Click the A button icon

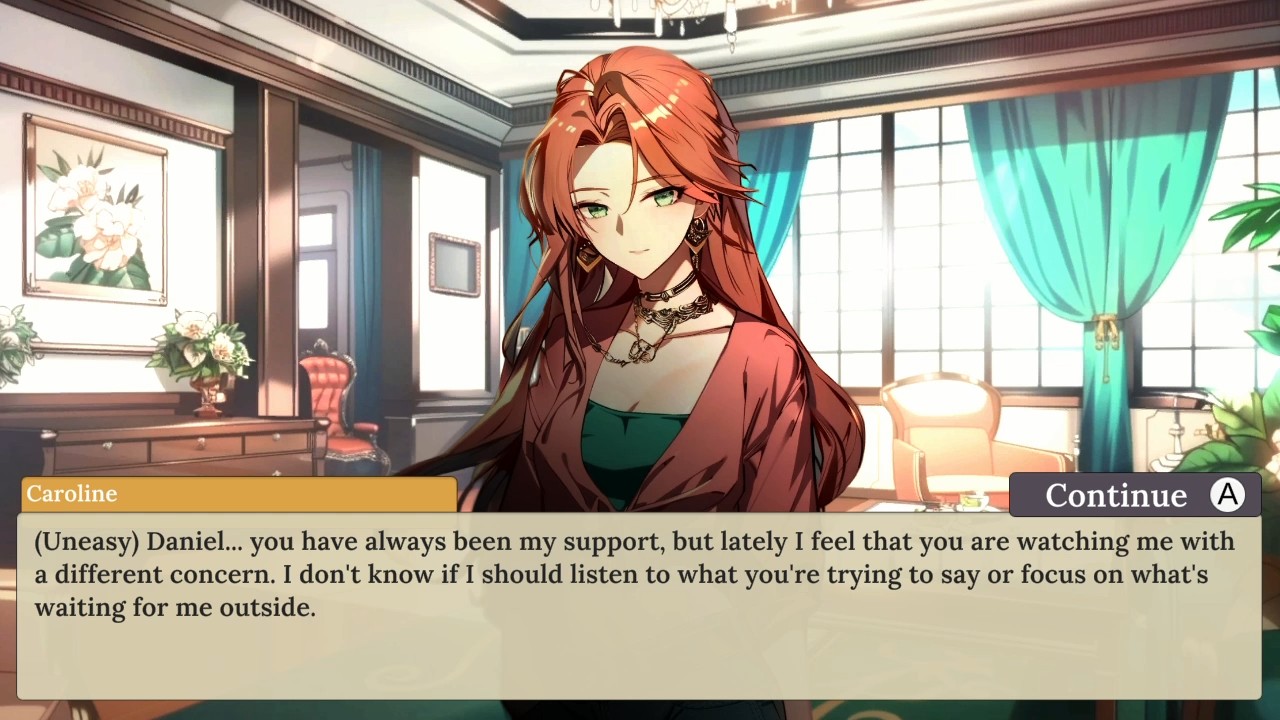point(1227,494)
